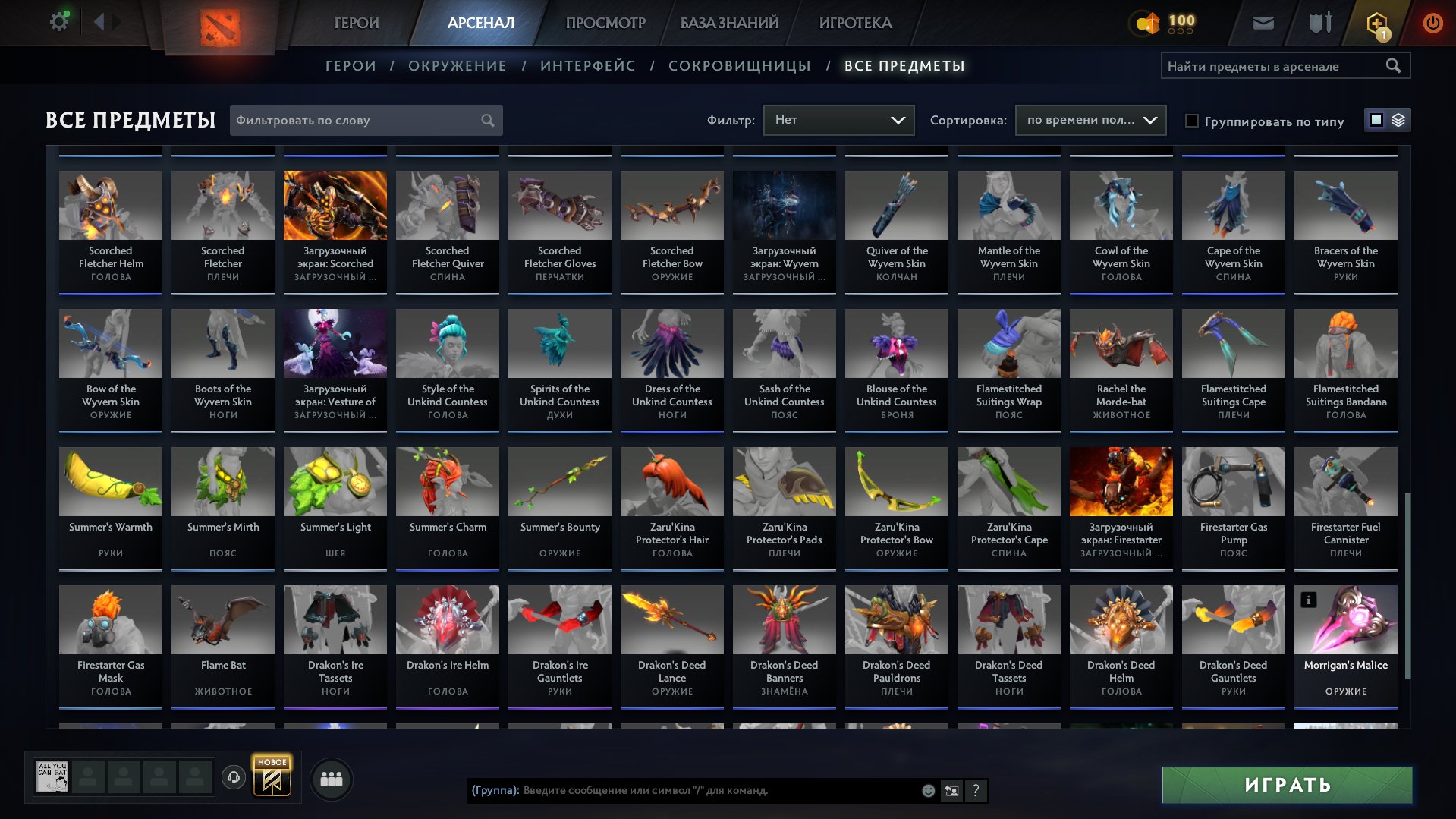
Task: Expand the back navigation arrow
Action: pos(99,21)
